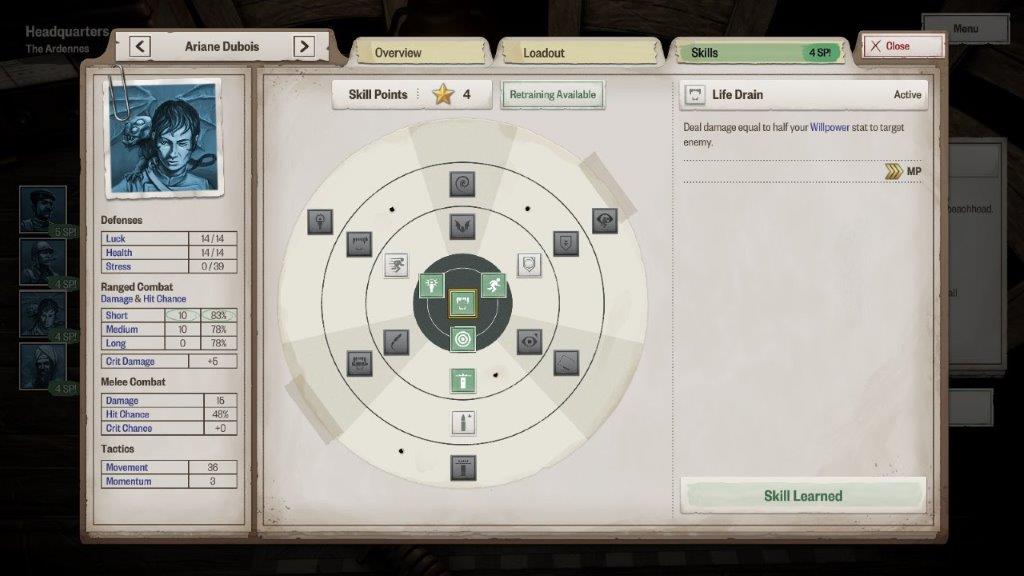Viewport: 1024px width, 576px height.
Task: Open the Menu button
Action: tap(965, 29)
